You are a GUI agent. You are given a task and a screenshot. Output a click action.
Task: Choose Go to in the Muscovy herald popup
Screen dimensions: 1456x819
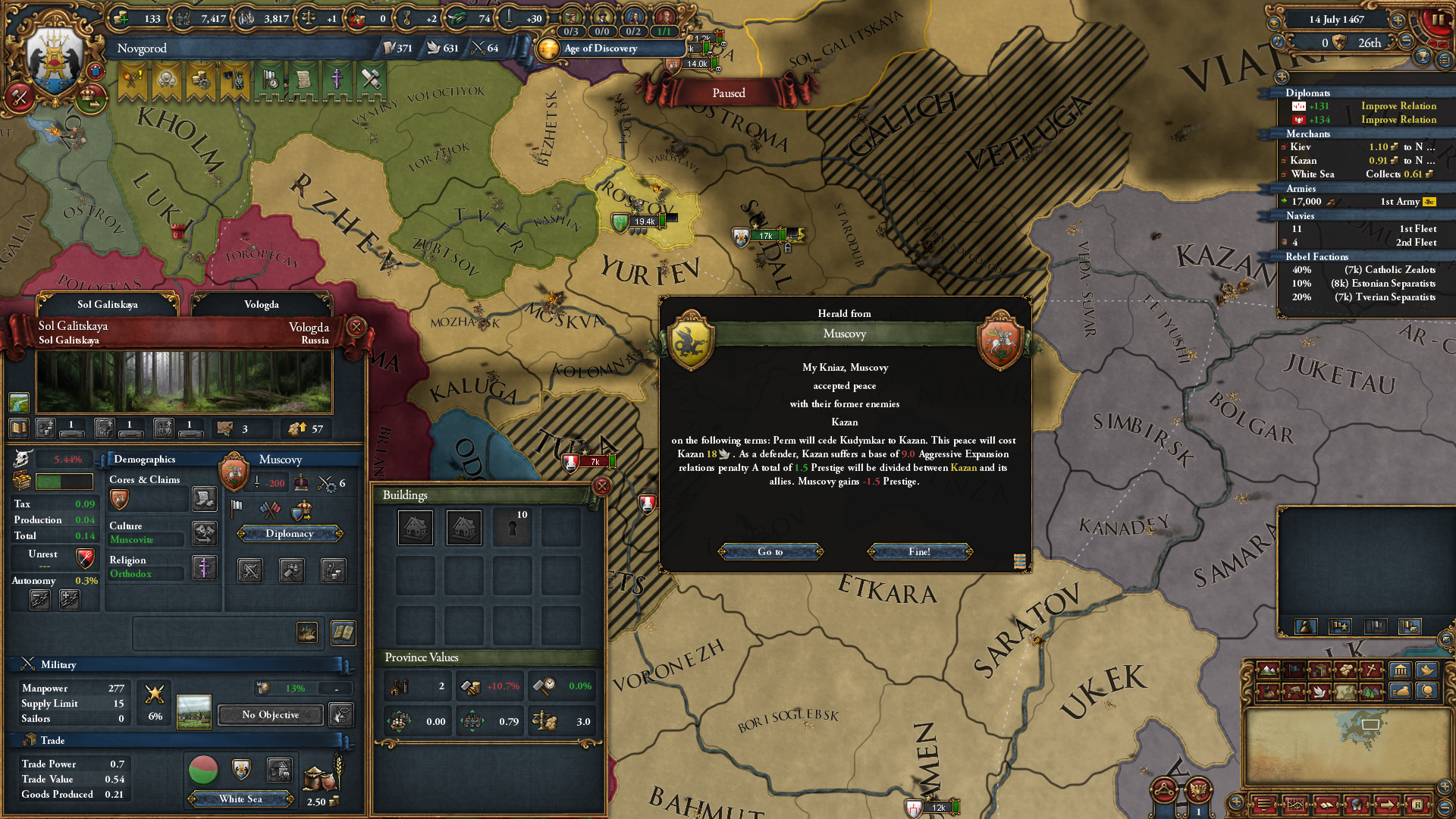pyautogui.click(x=770, y=551)
